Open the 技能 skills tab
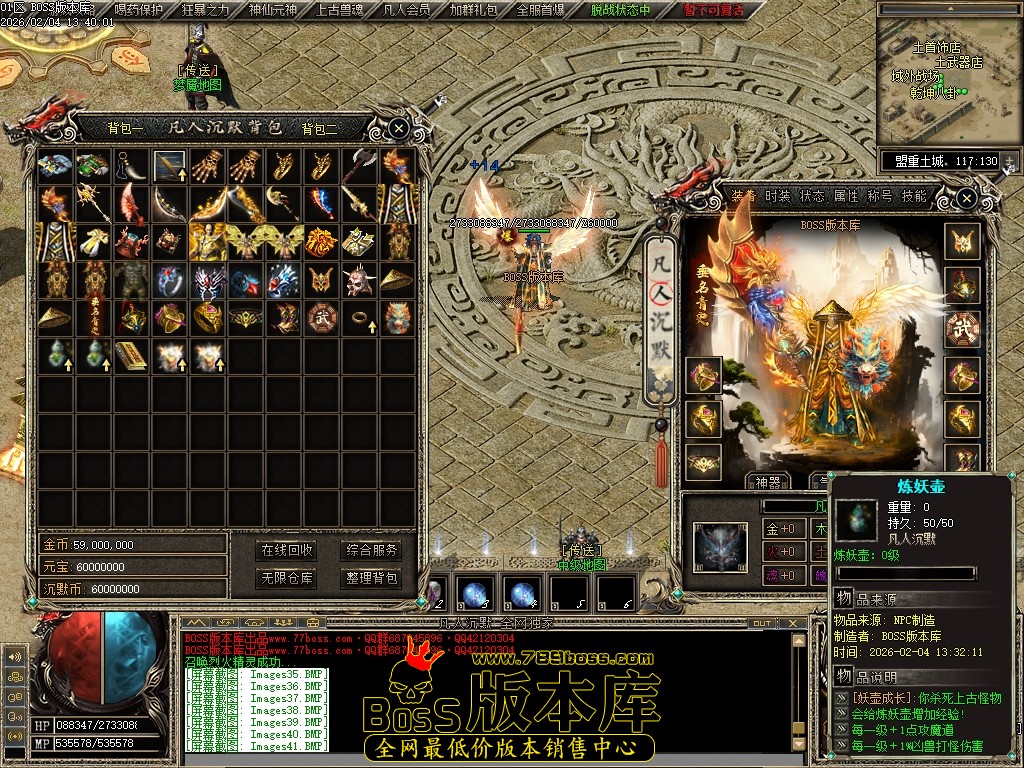 (x=914, y=196)
